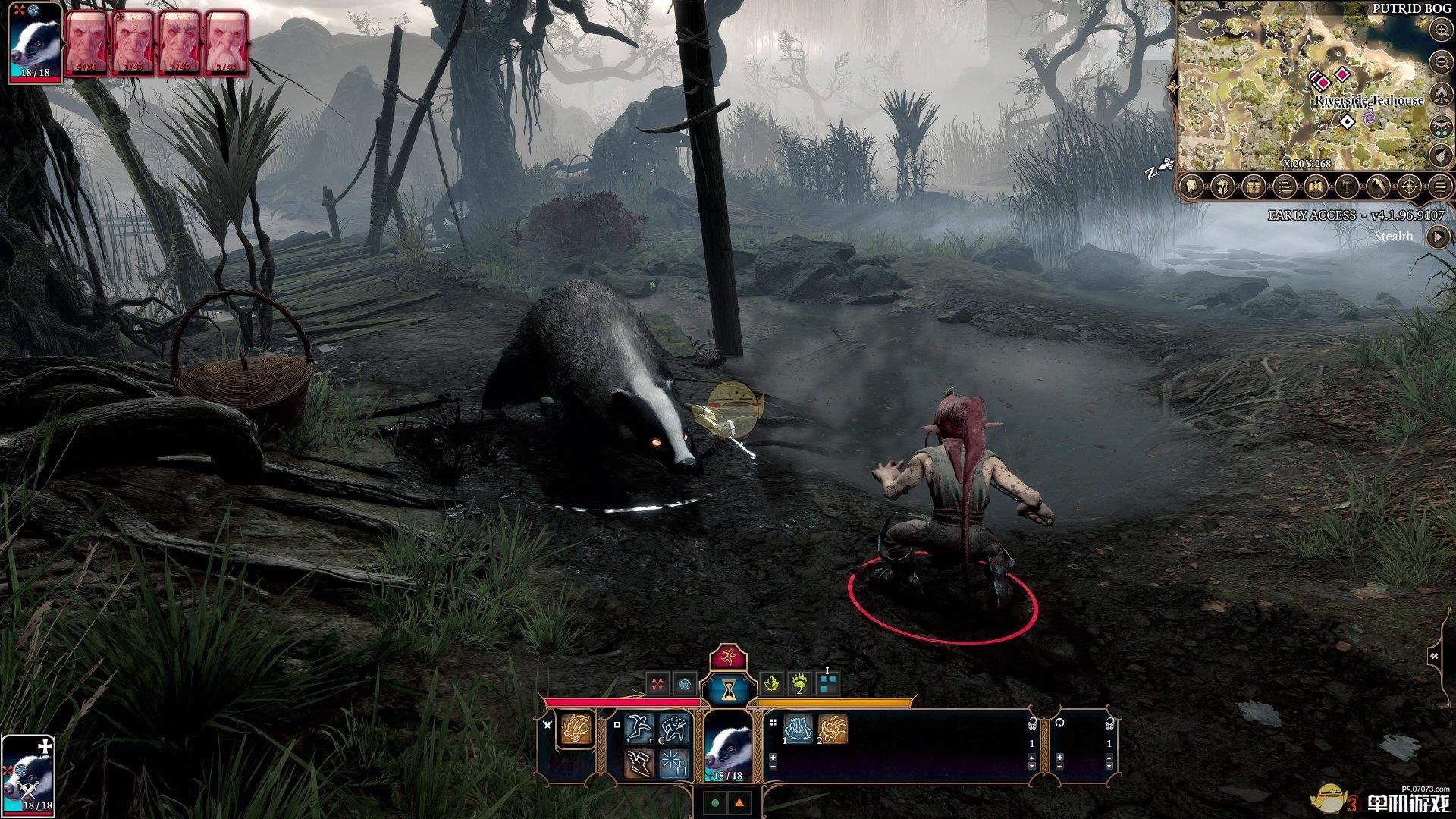The image size is (1456, 819).
Task: Open the three-line main menu button
Action: (1439, 186)
